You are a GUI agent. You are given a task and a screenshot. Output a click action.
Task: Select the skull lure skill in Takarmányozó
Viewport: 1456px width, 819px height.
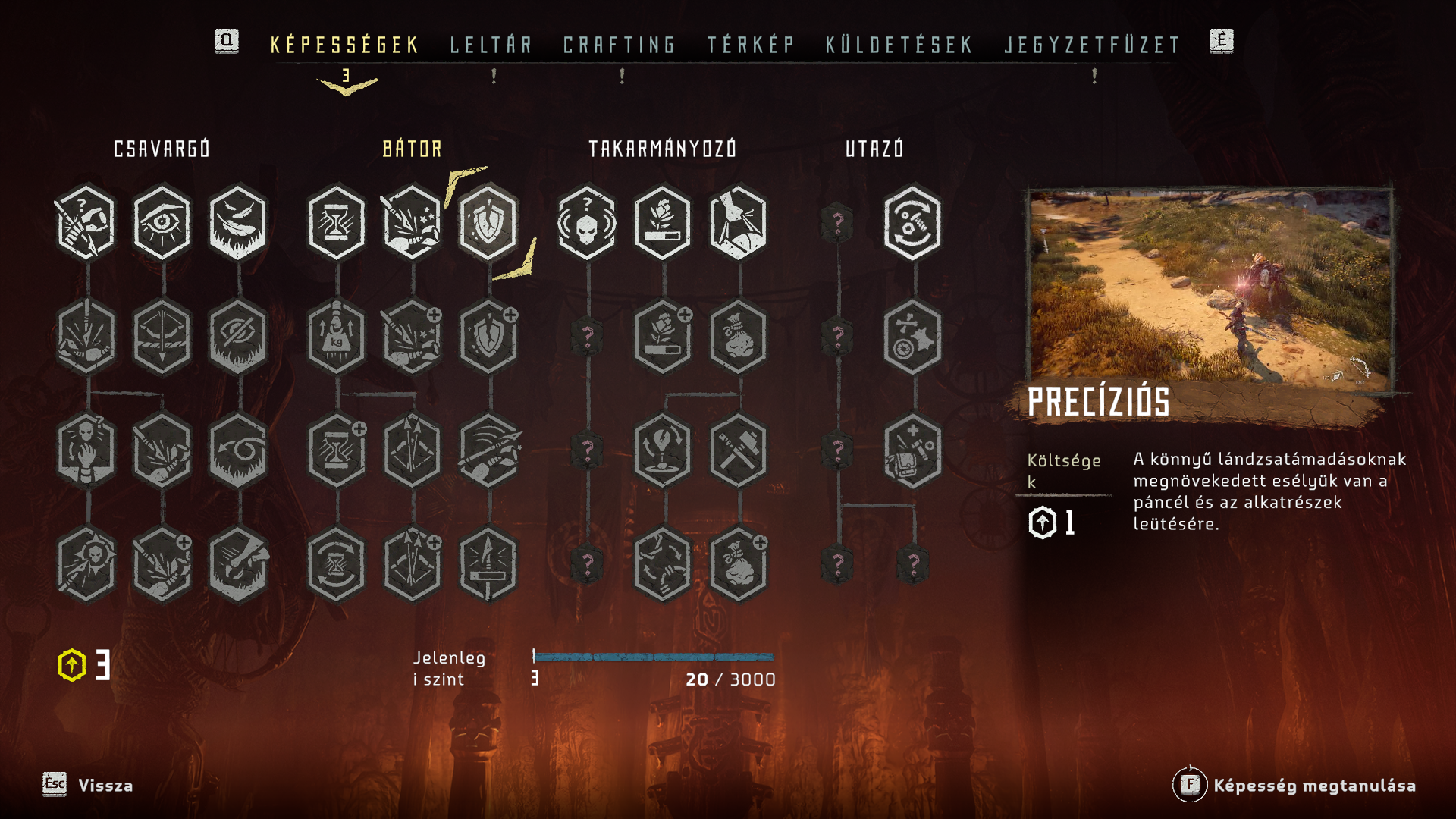pyautogui.click(x=587, y=222)
